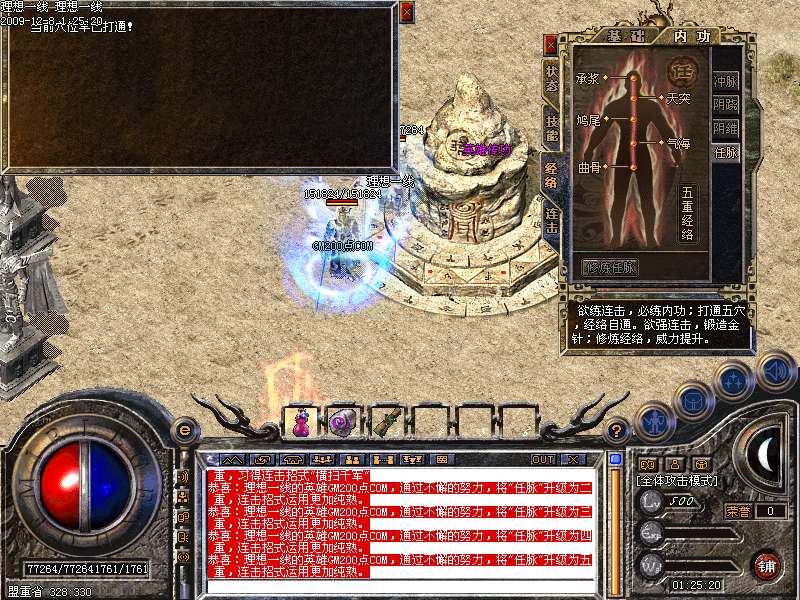
Task: Choose the 阴跷 meridian button
Action: click(x=725, y=104)
